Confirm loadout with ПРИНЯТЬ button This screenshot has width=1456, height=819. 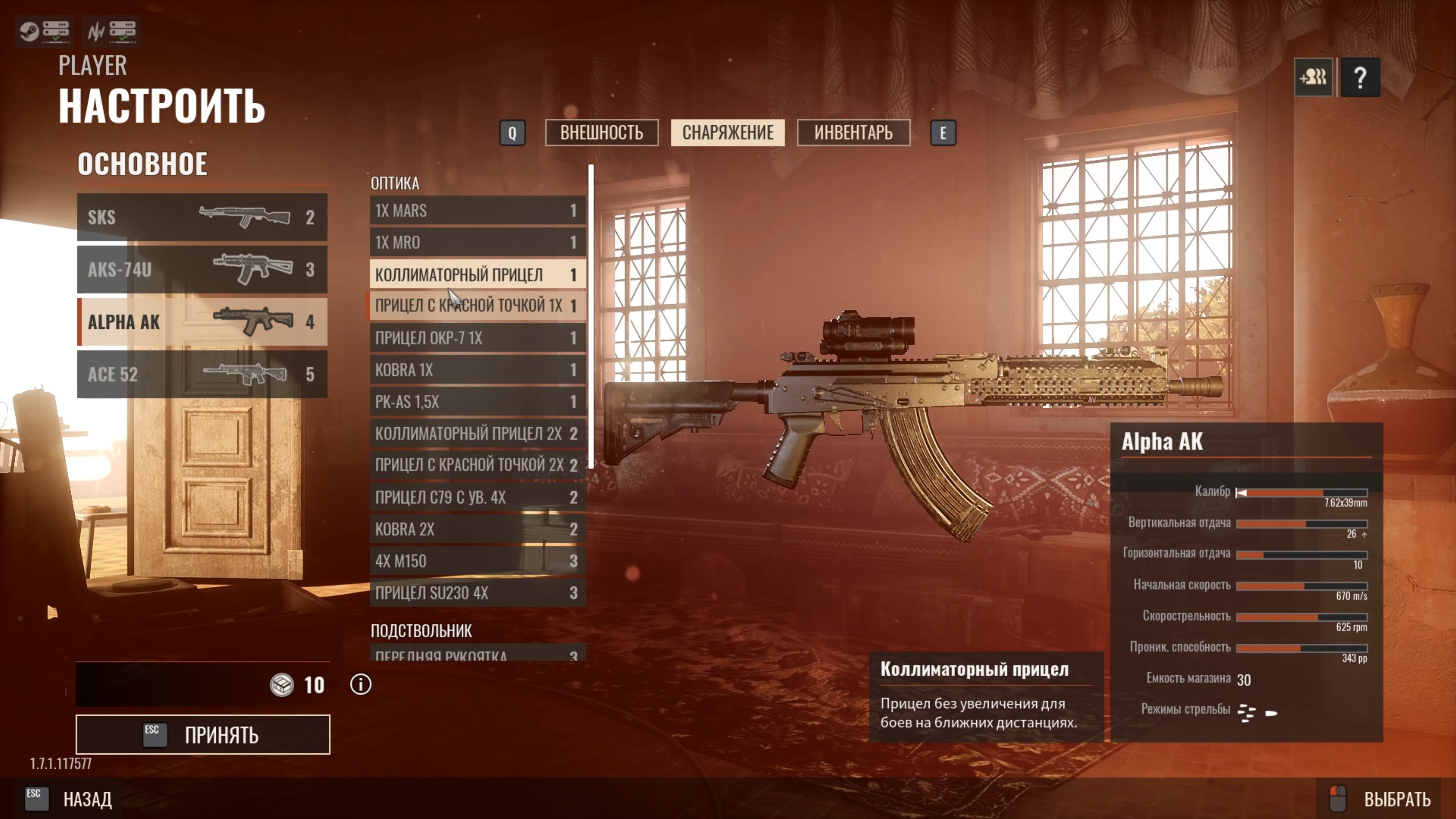point(203,735)
